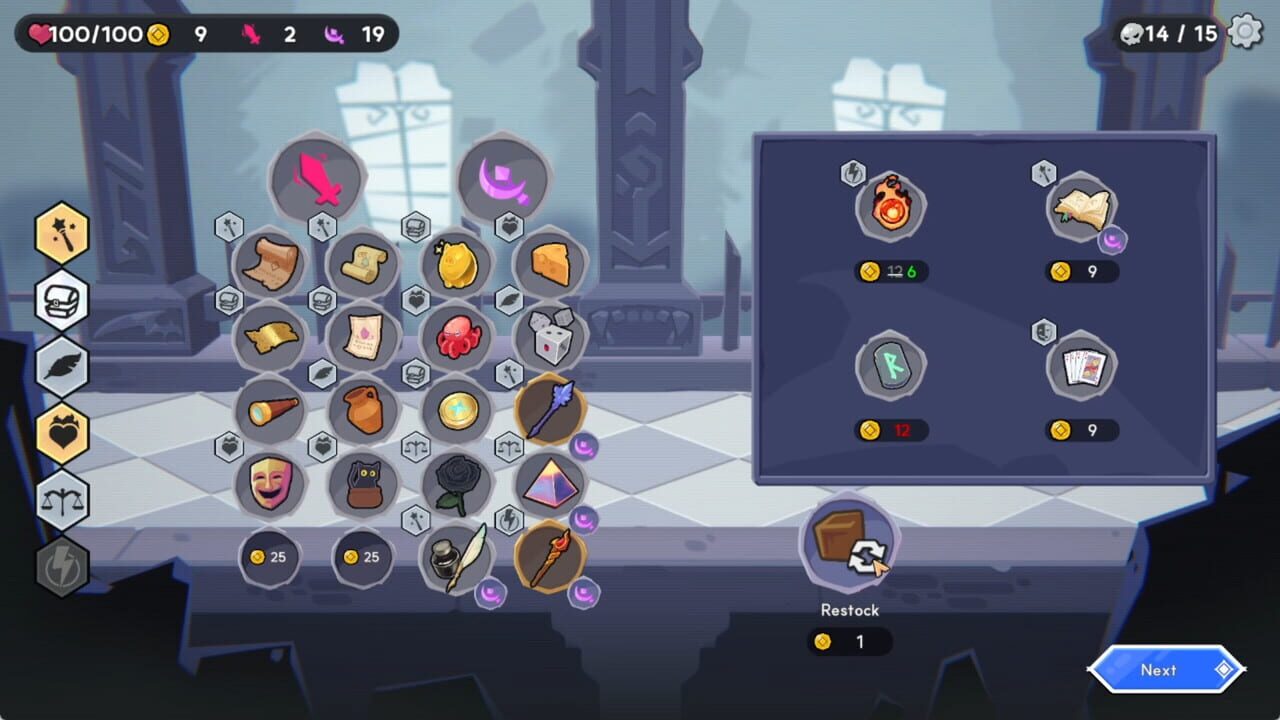This screenshot has width=1280, height=720.
Task: Click the golden piggy bank item
Action: click(457, 262)
